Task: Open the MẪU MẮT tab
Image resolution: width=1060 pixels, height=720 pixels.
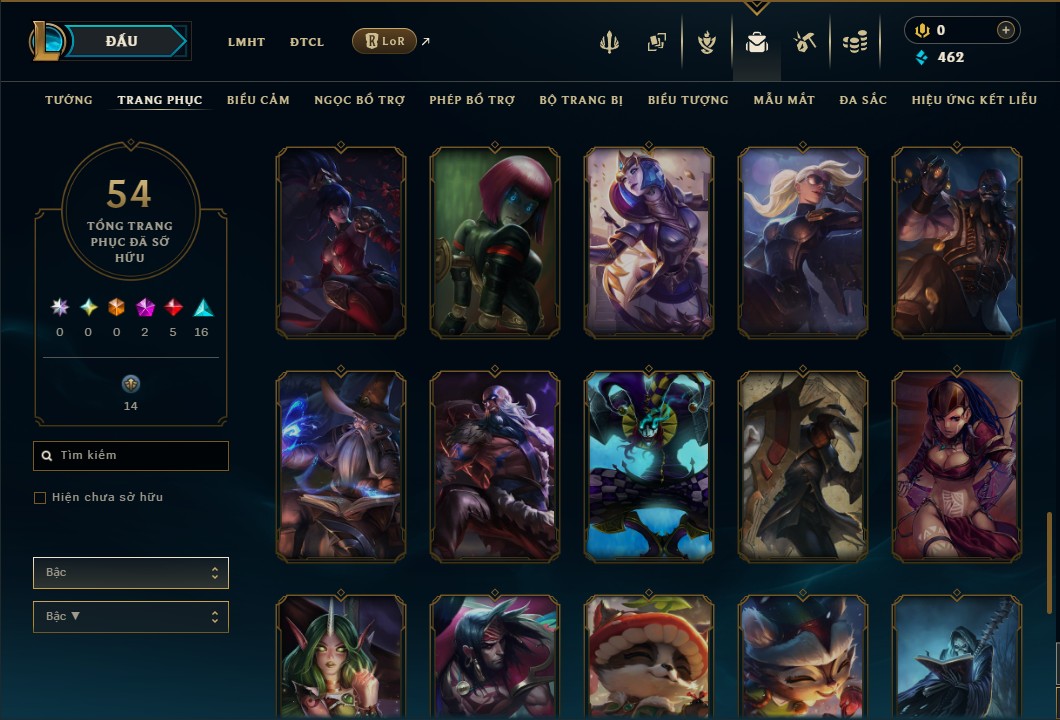Action: click(x=784, y=100)
